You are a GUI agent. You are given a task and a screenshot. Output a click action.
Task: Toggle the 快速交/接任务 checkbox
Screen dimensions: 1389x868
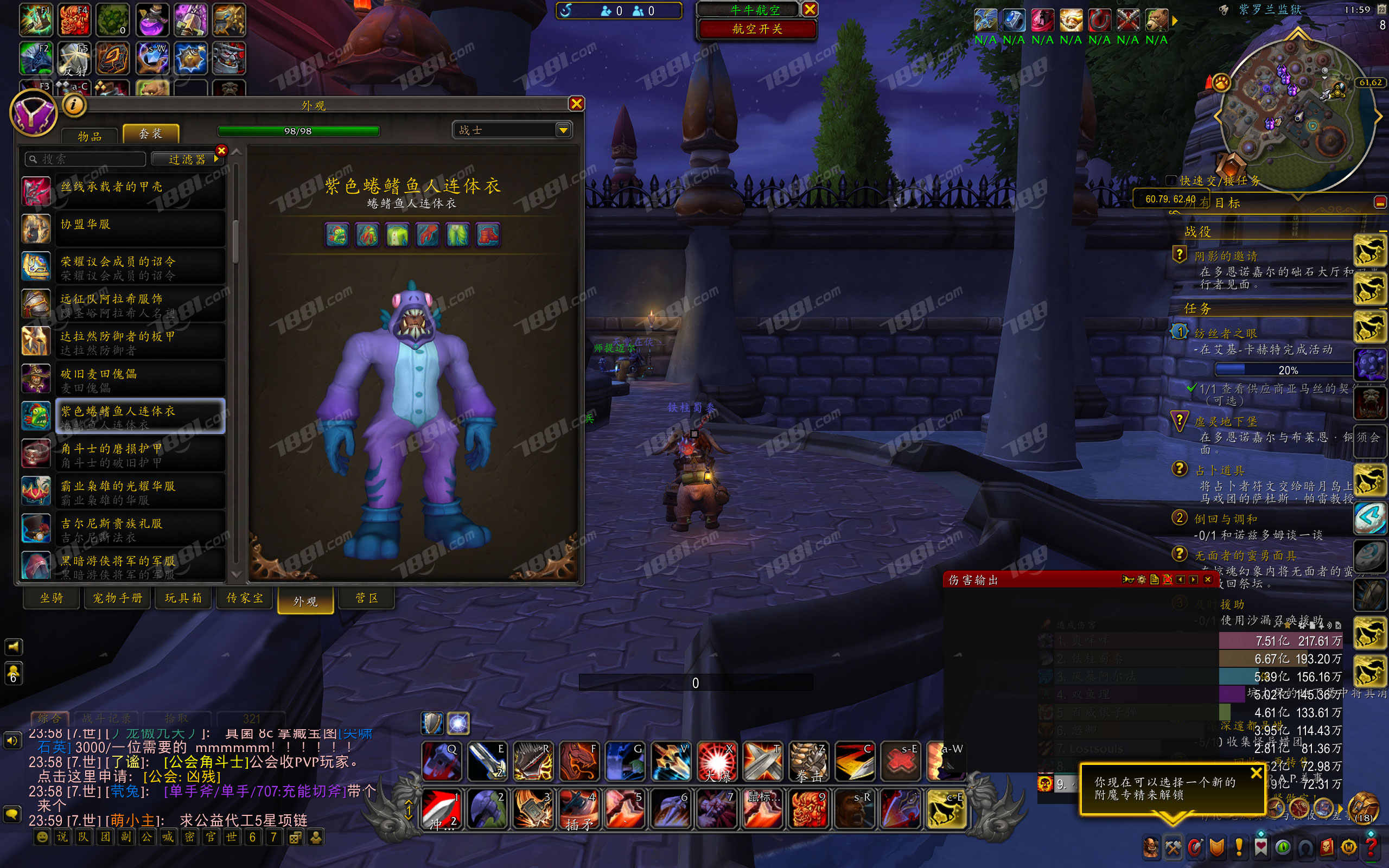[x=1171, y=180]
